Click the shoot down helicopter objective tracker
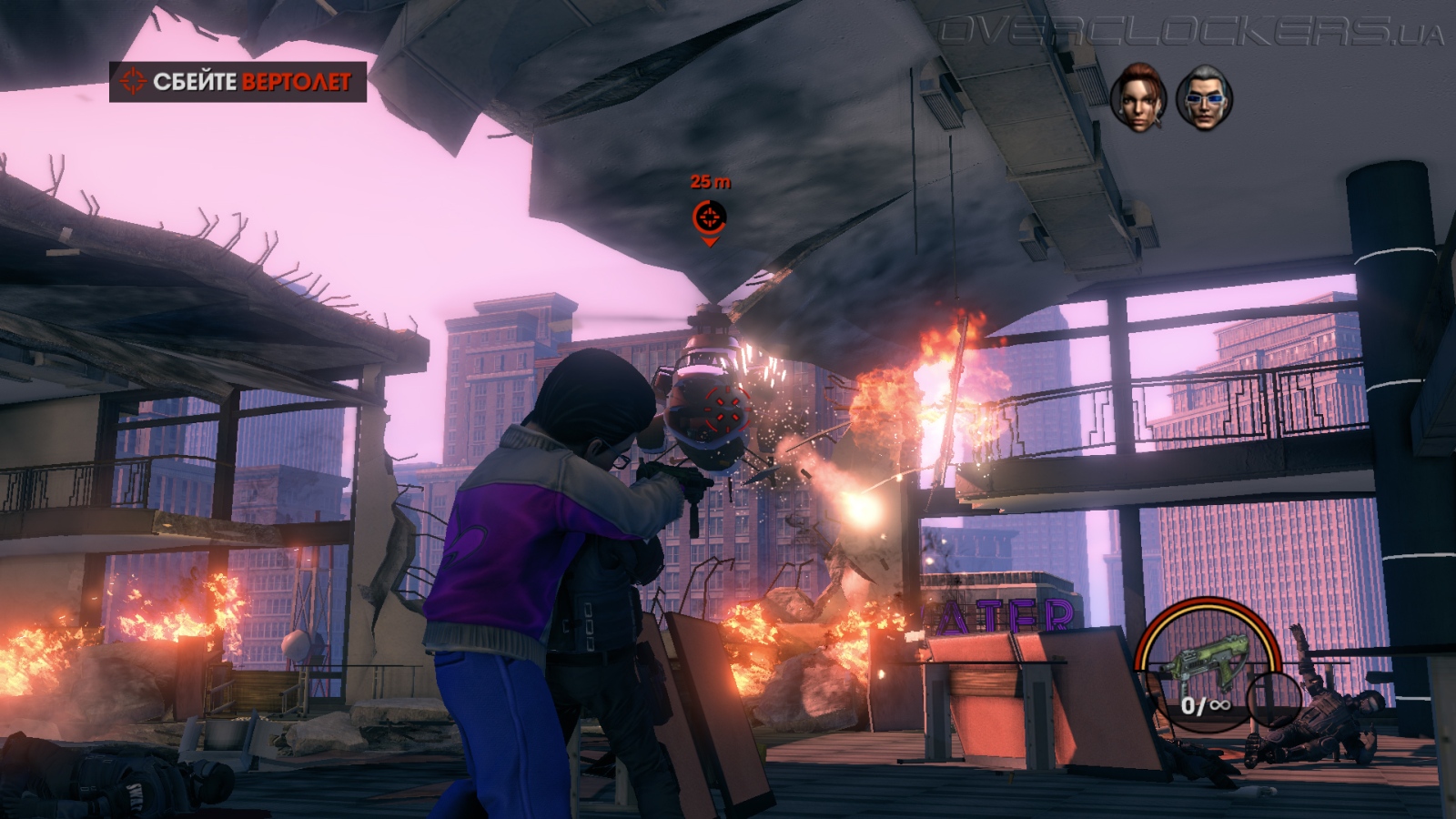The image size is (1456, 819). 238,82
